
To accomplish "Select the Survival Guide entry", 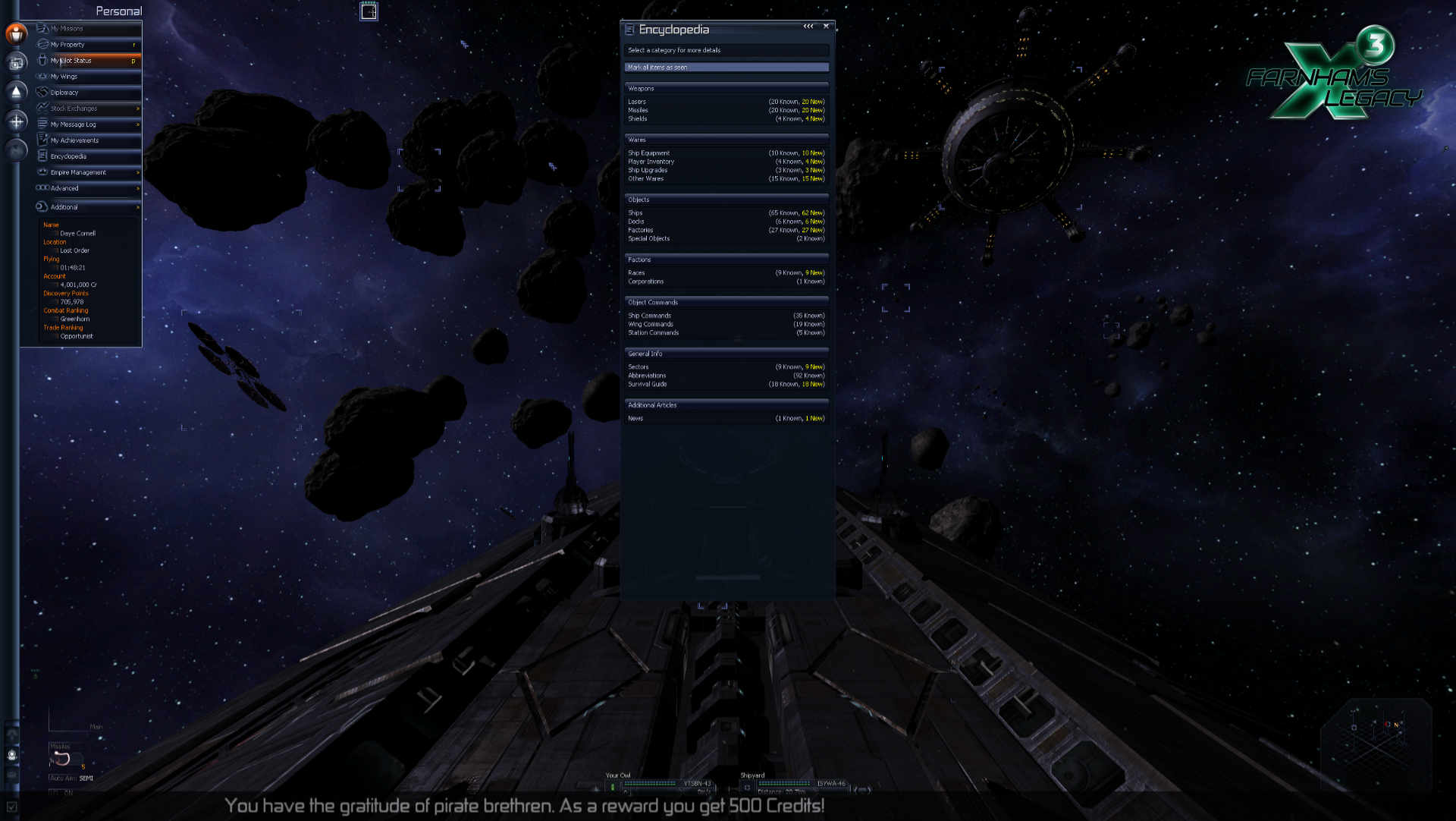I will [x=648, y=384].
